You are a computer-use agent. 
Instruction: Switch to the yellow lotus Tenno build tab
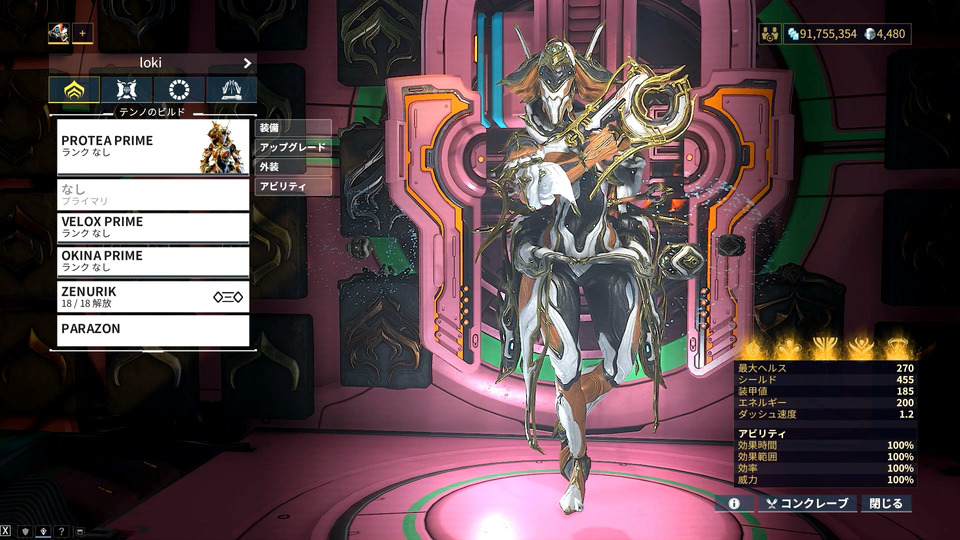click(x=74, y=91)
